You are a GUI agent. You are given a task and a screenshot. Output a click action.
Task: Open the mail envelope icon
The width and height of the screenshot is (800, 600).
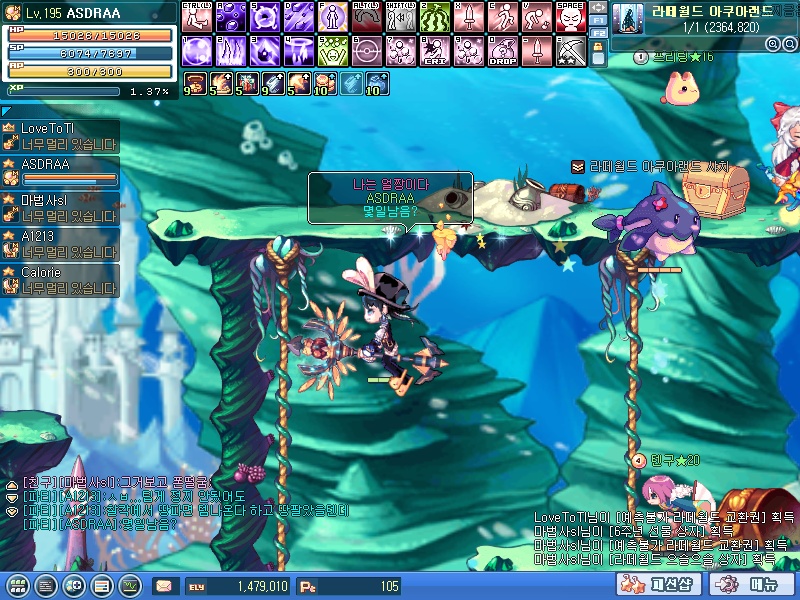pos(163,586)
